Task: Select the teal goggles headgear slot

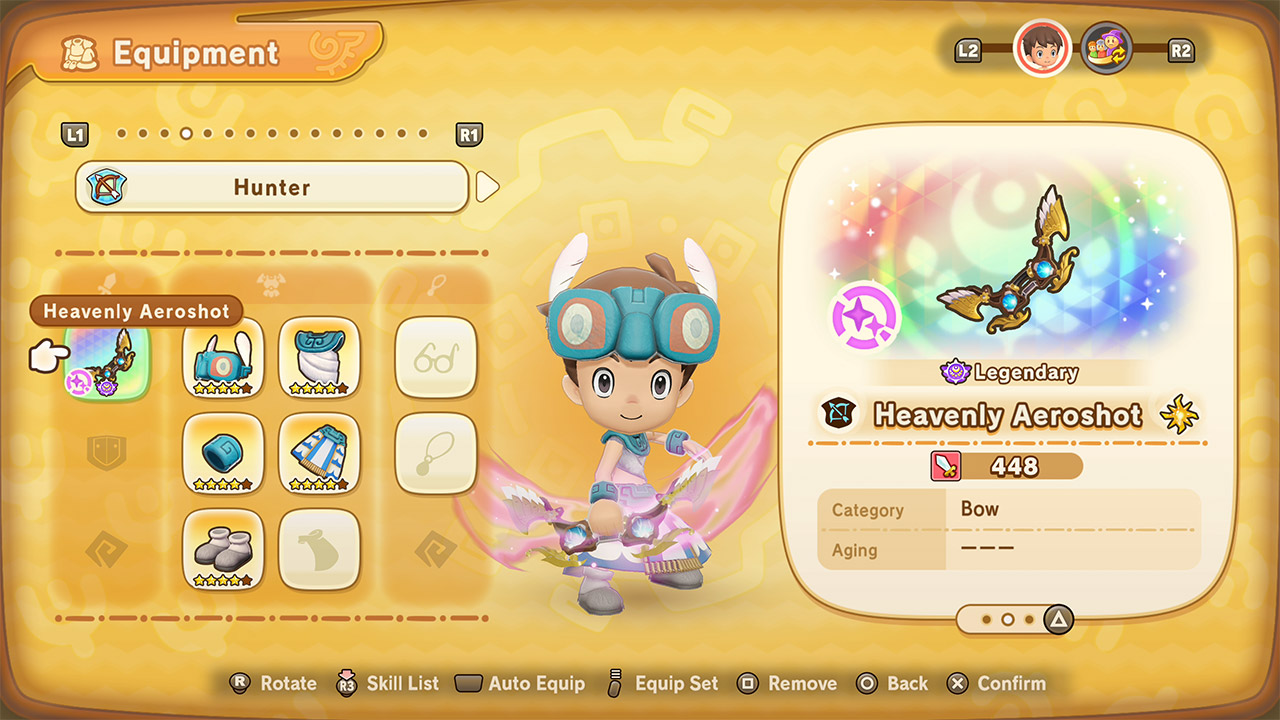Action: pyautogui.click(x=223, y=357)
